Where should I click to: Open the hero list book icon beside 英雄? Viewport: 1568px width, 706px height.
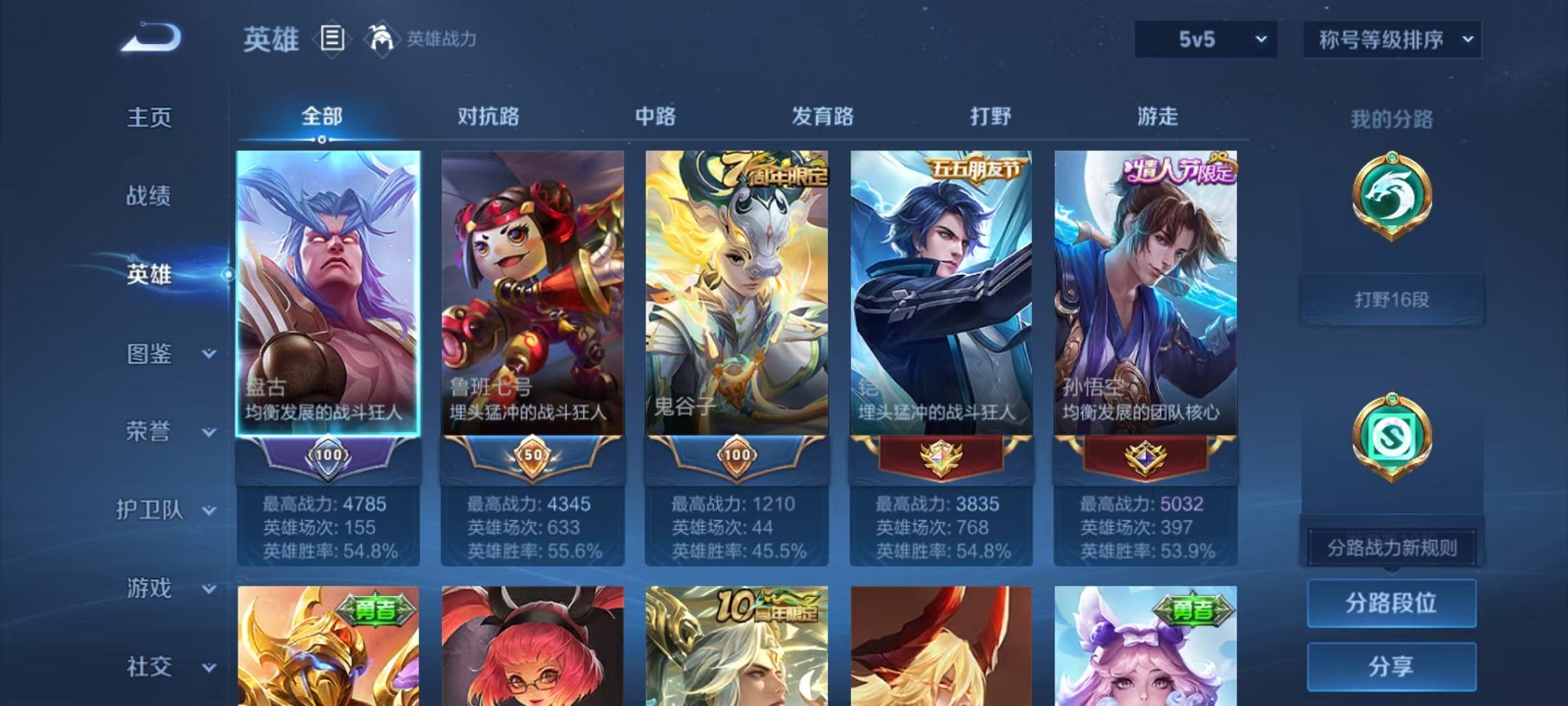pos(332,38)
